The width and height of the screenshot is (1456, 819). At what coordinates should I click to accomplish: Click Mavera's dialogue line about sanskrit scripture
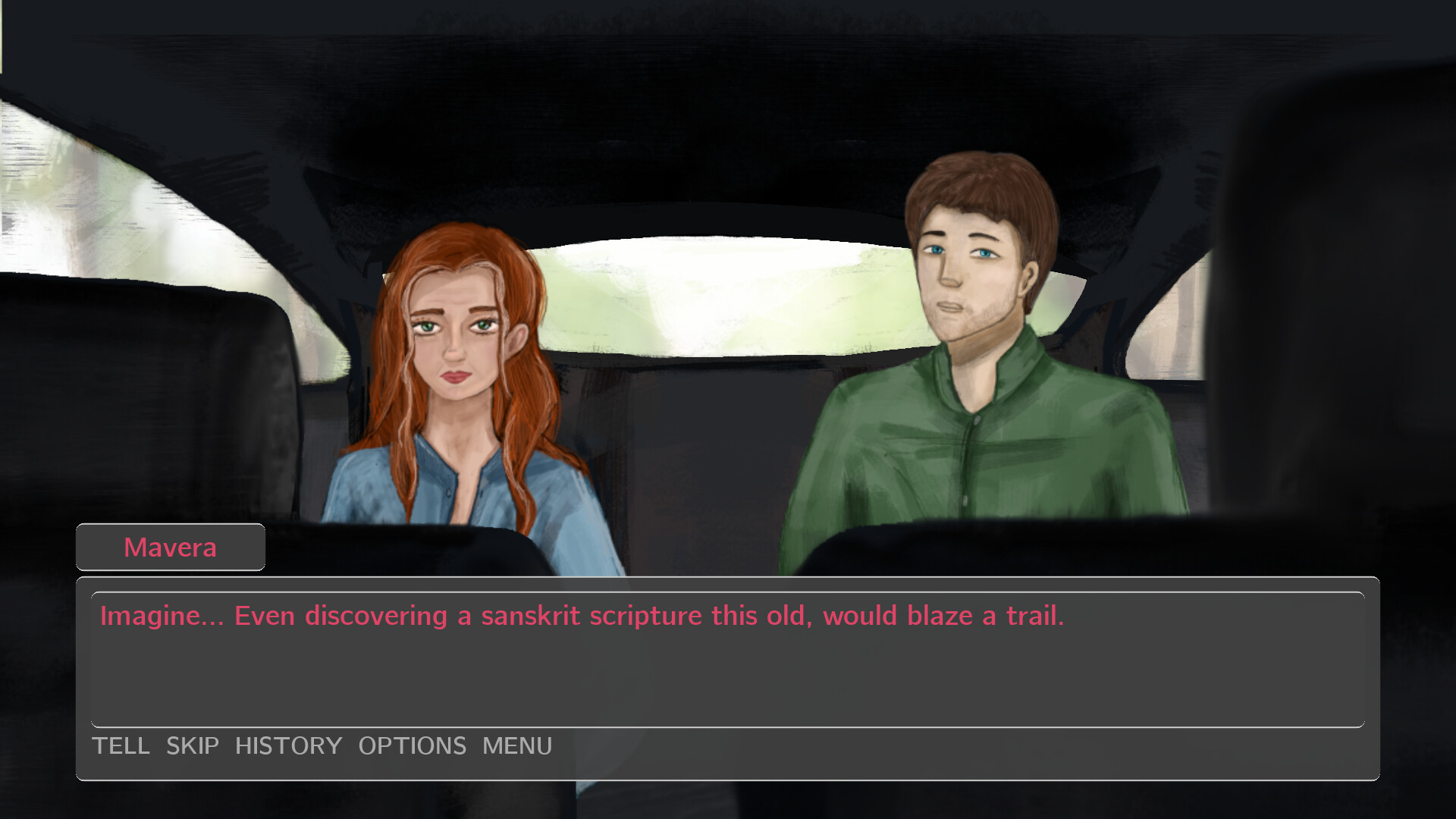pyautogui.click(x=582, y=616)
